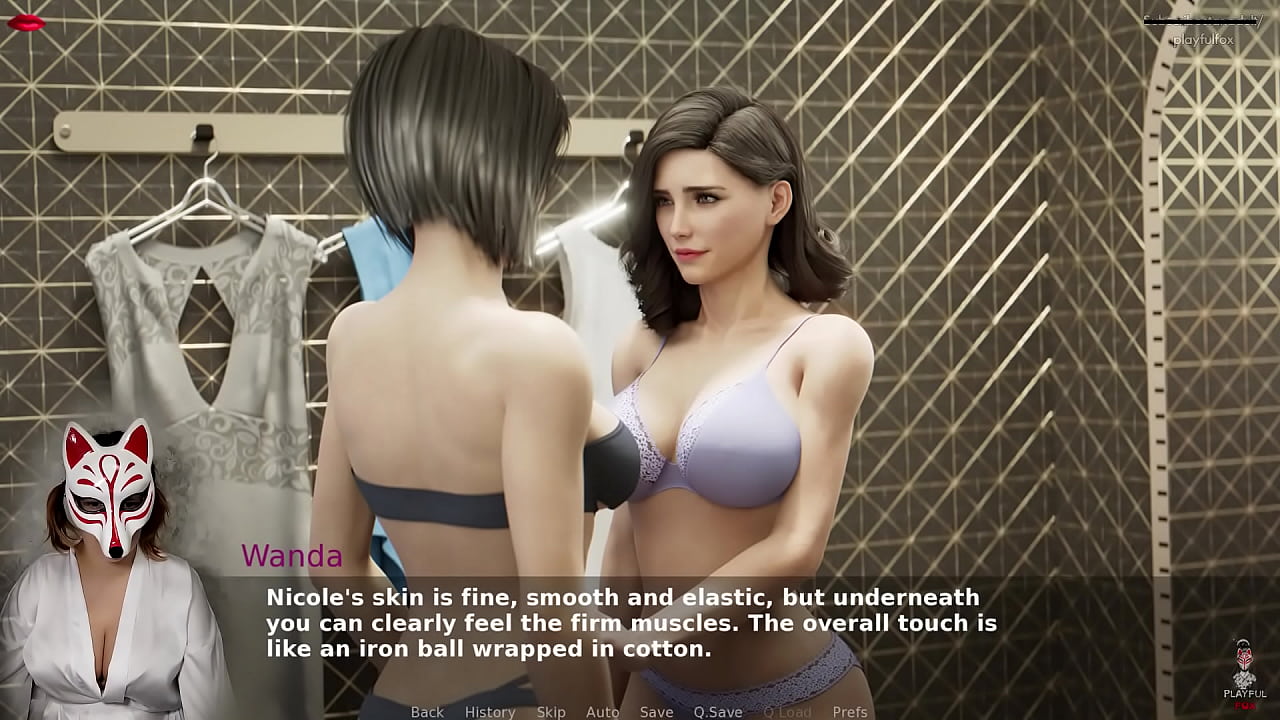Activate Skip to fast-forward dialogue
The height and width of the screenshot is (720, 1280).
point(551,711)
